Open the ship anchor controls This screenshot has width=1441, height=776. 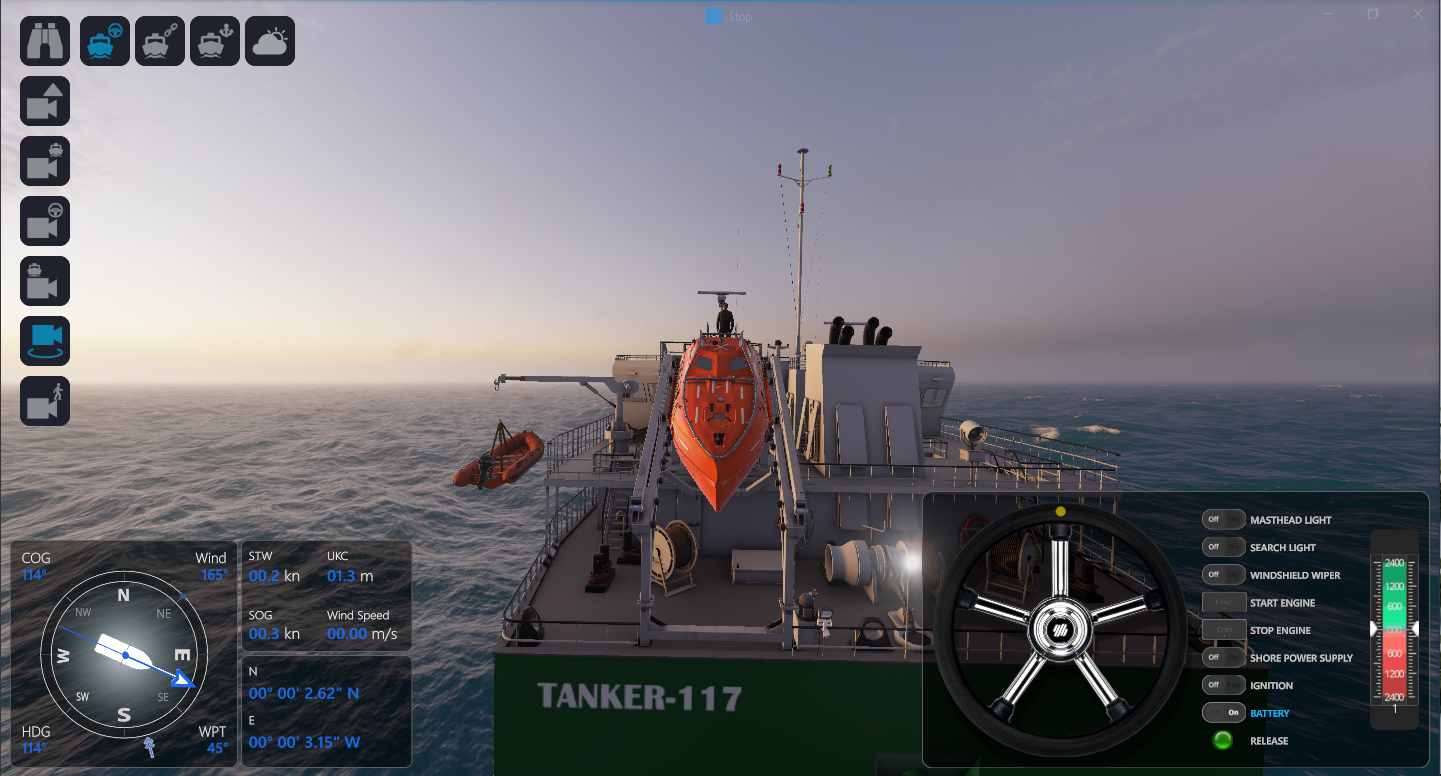[x=215, y=41]
